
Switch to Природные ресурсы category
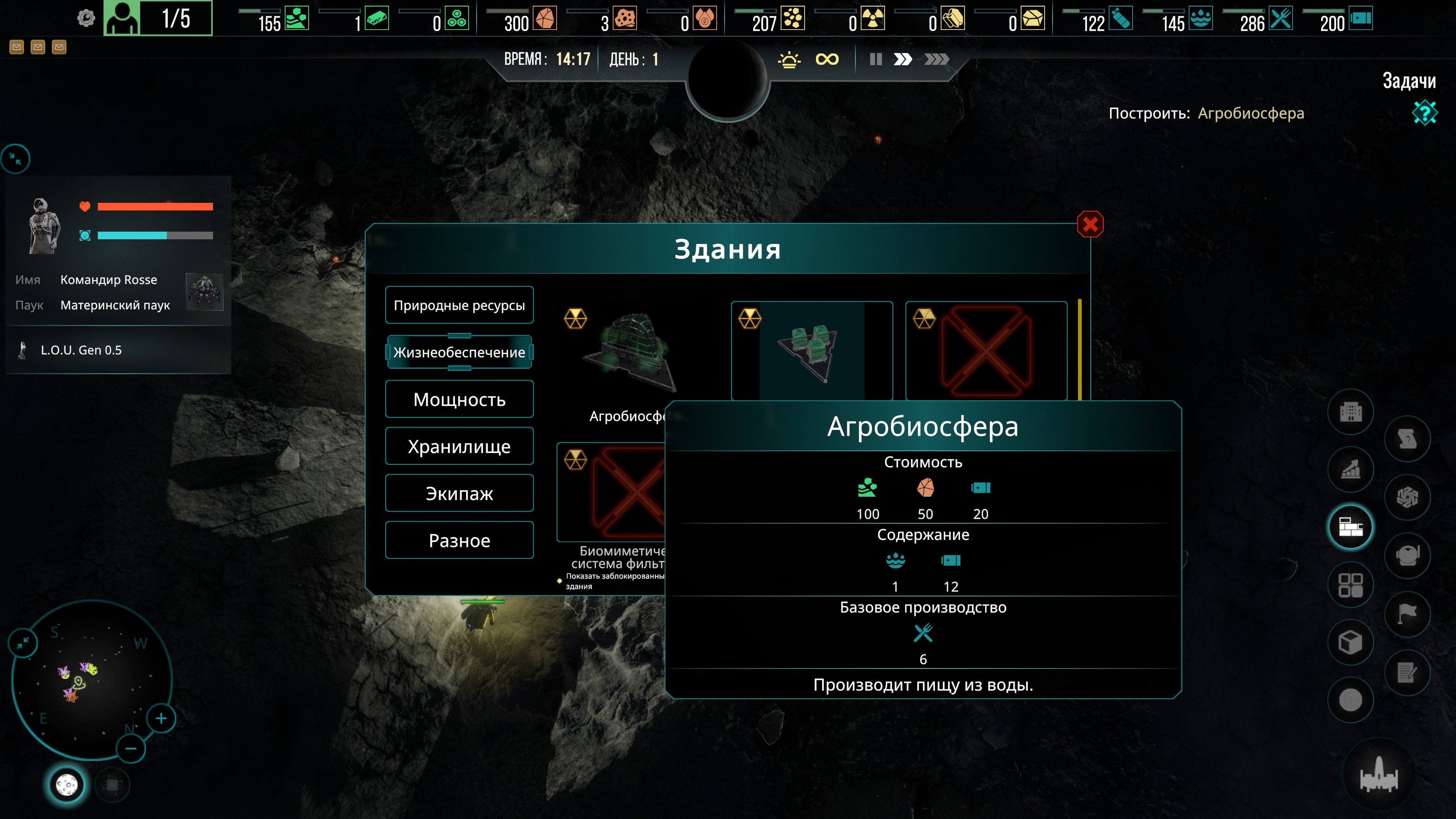tap(459, 305)
